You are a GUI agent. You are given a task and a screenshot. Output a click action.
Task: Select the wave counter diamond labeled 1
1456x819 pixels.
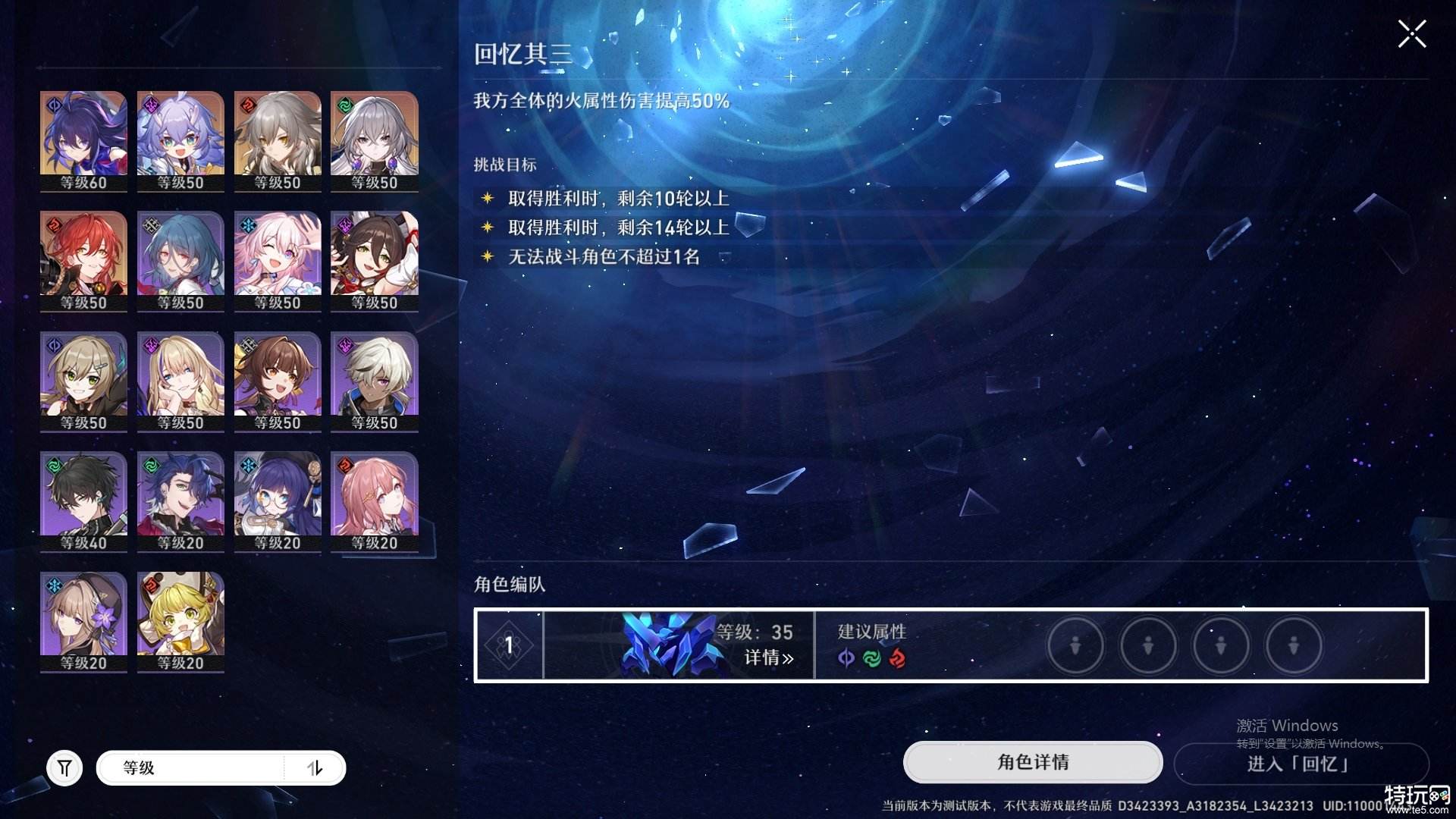coord(510,645)
